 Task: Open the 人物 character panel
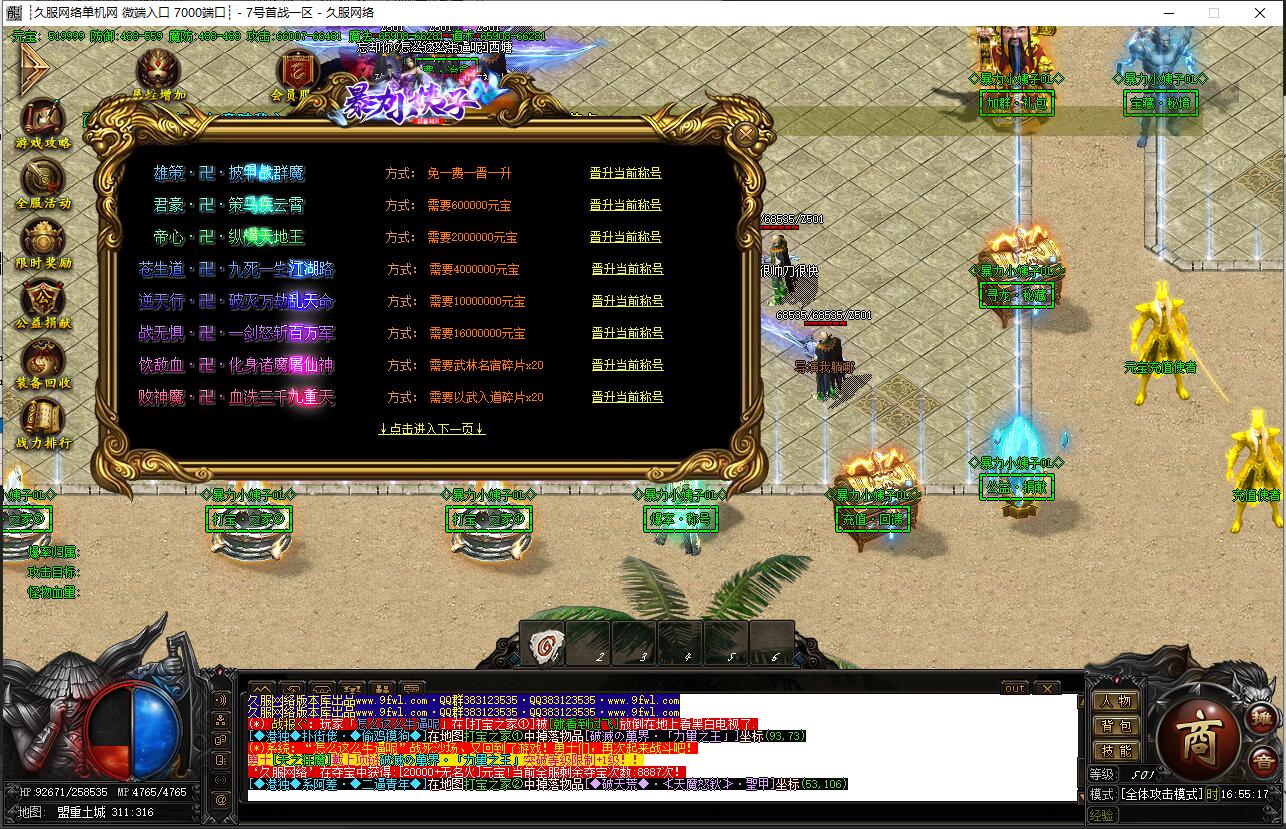1115,701
